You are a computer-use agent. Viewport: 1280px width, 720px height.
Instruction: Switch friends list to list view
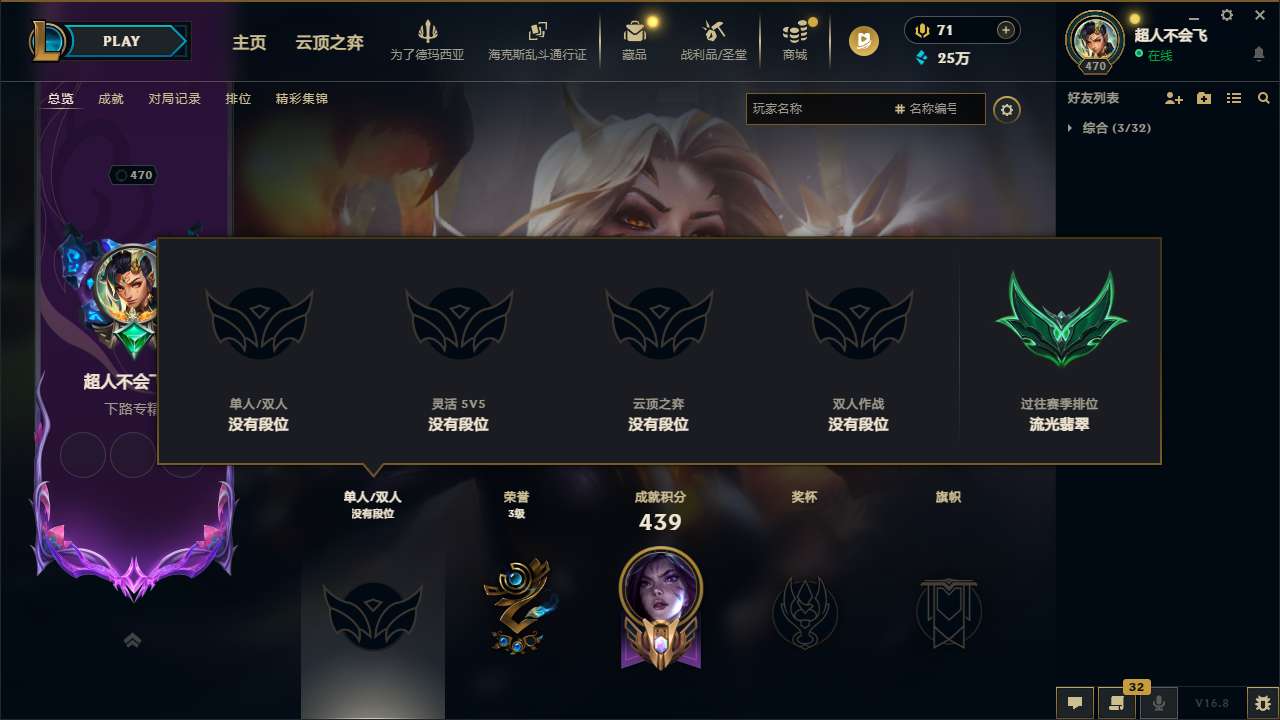coord(1234,98)
